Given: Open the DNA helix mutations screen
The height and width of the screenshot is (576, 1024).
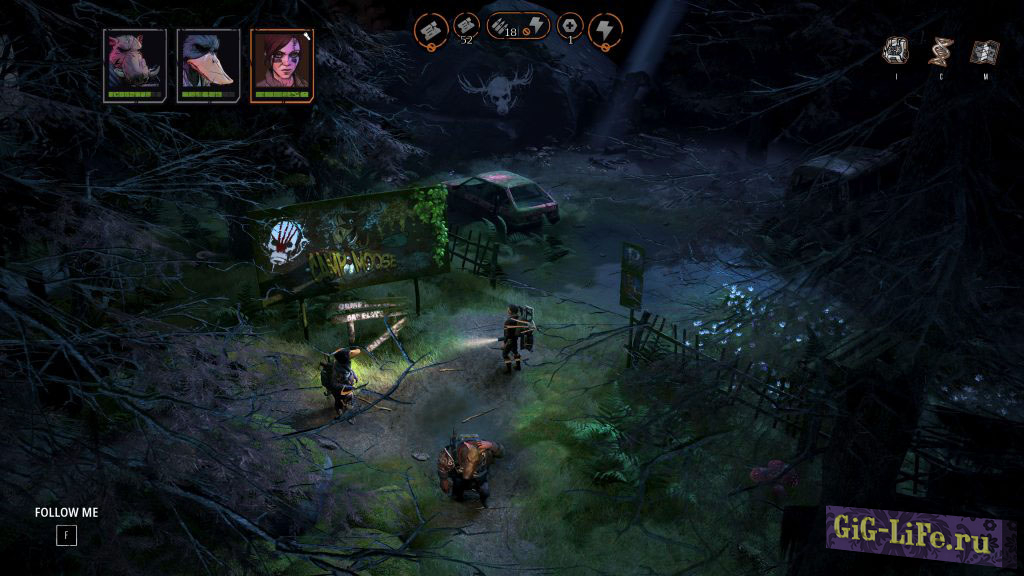Looking at the screenshot, I should point(940,51).
